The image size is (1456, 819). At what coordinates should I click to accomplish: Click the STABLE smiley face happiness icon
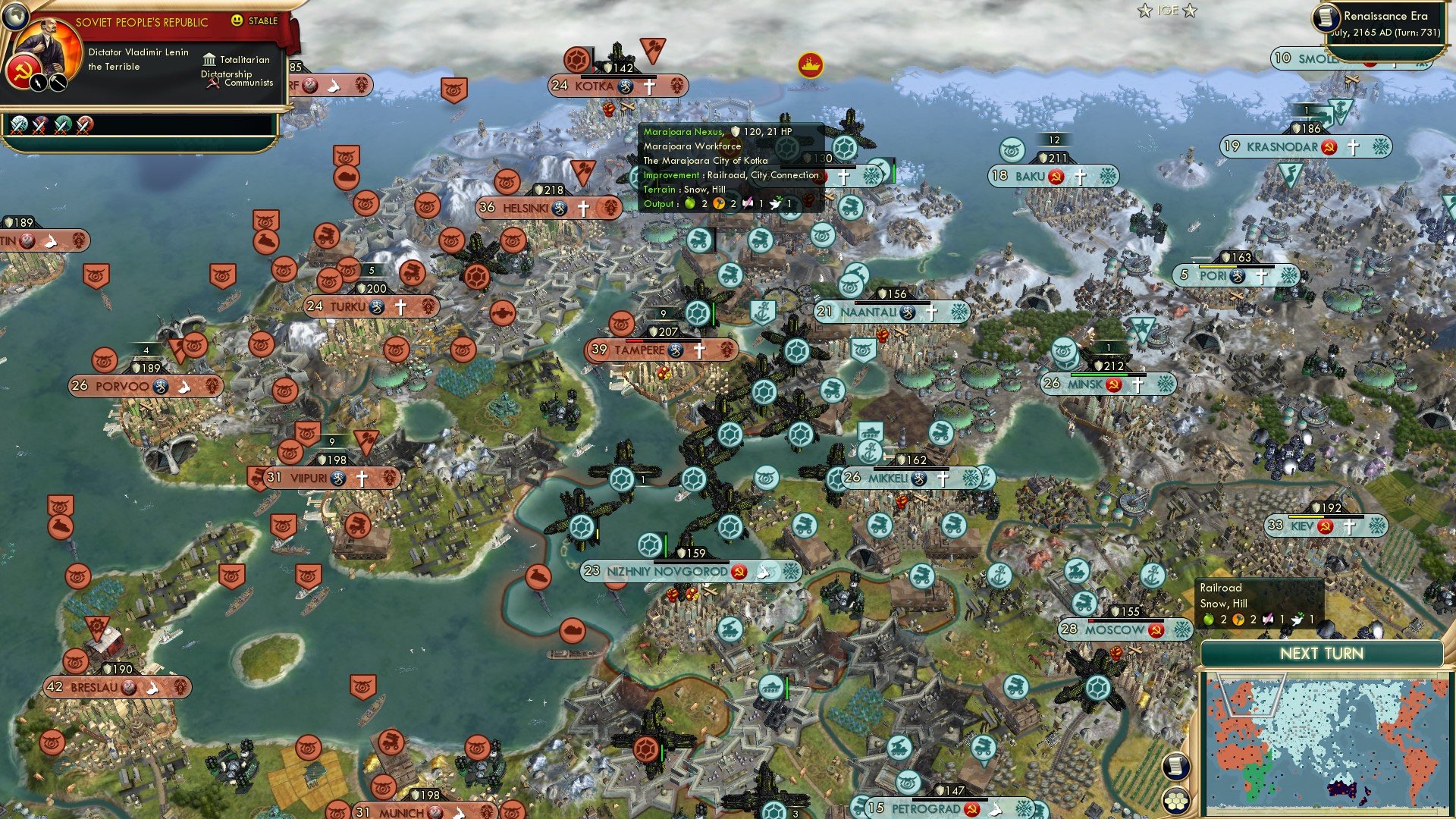tap(237, 22)
